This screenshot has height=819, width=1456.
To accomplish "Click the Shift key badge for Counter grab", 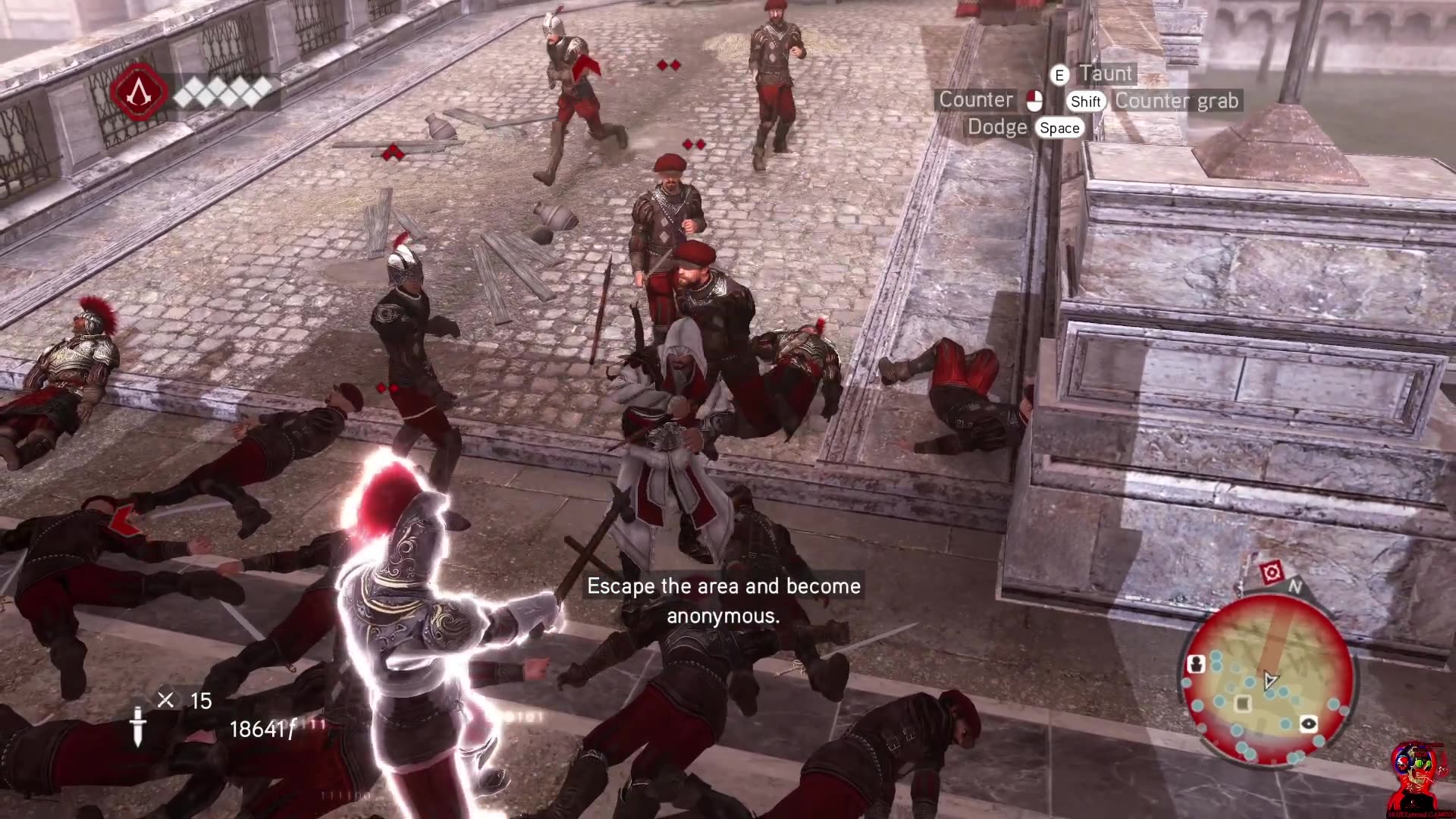I will (x=1086, y=100).
